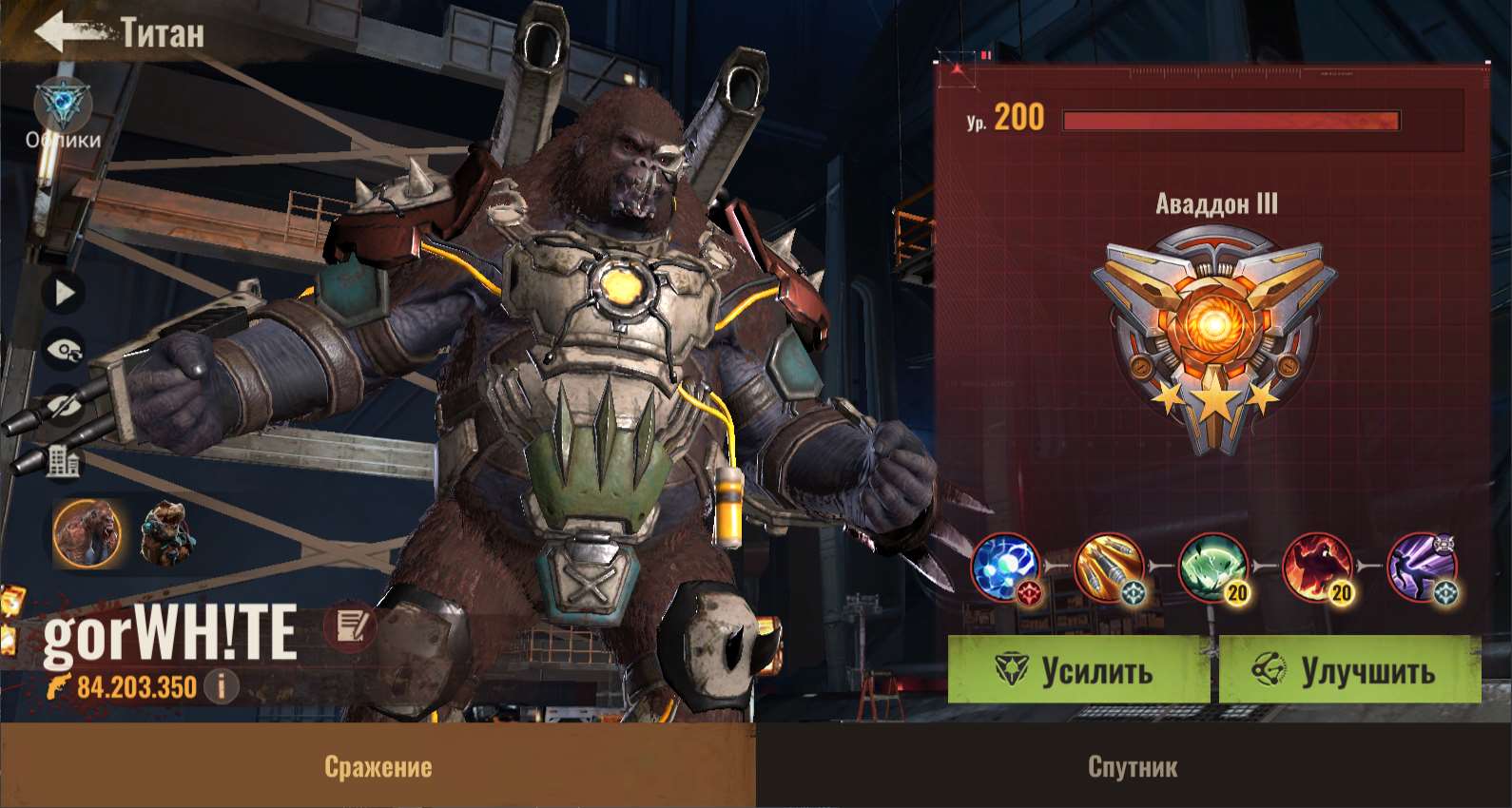Choose the second titan skin portrait
The height and width of the screenshot is (808, 1512).
tap(167, 532)
